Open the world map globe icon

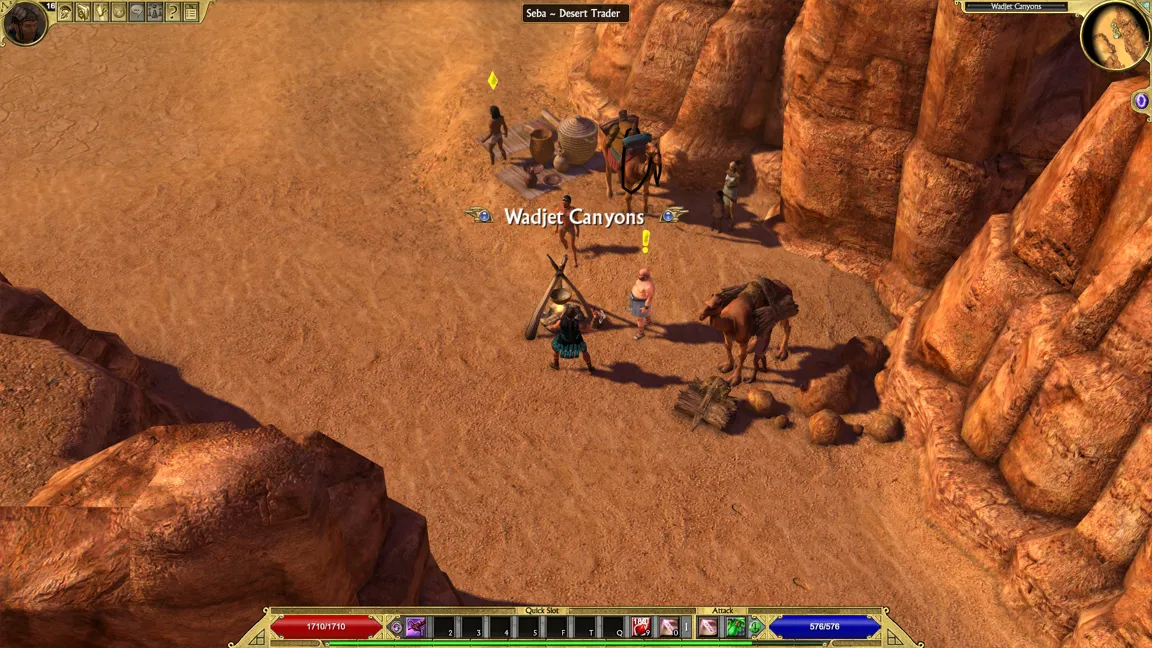(119, 12)
